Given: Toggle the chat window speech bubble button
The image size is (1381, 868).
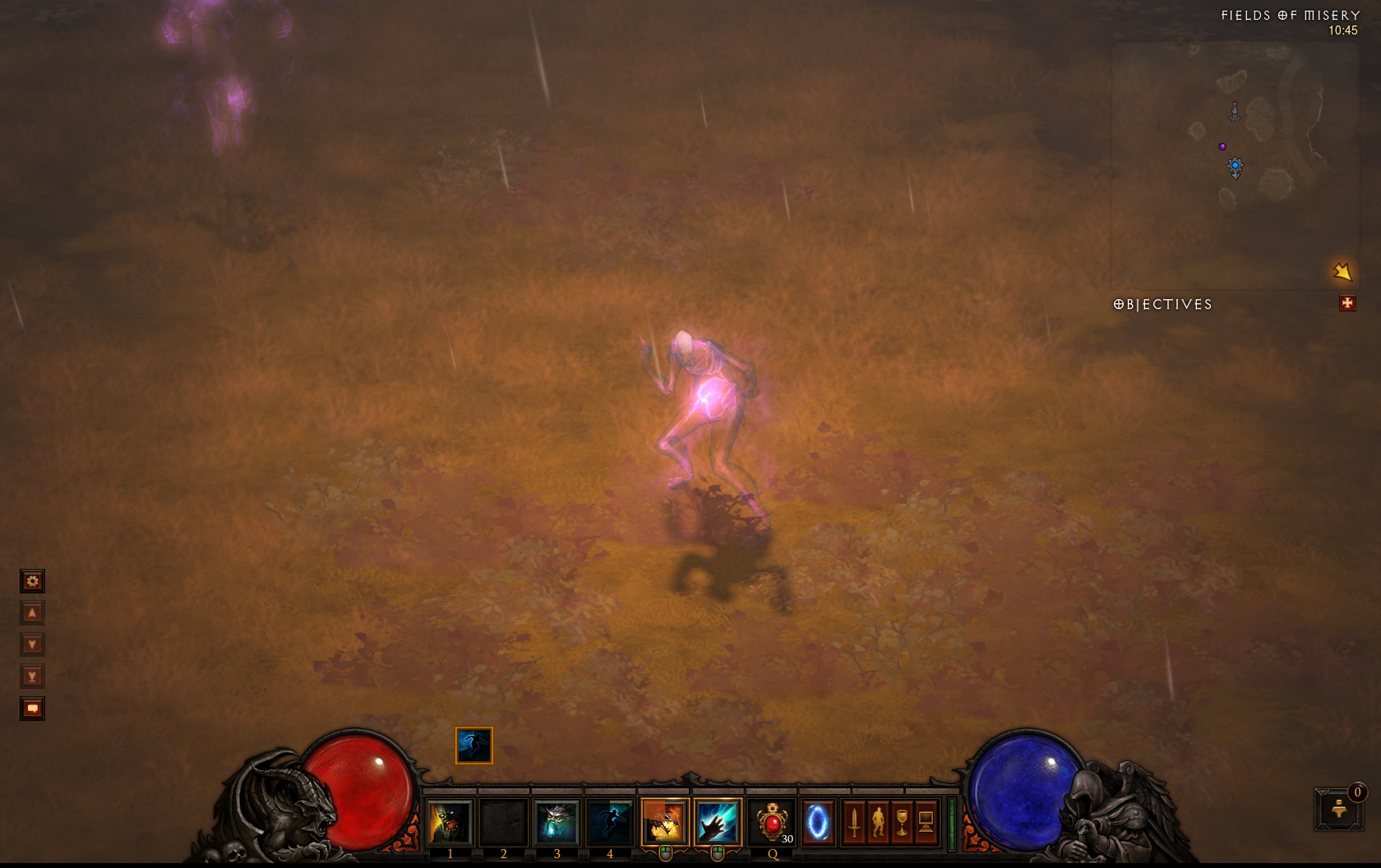Looking at the screenshot, I should (x=32, y=709).
